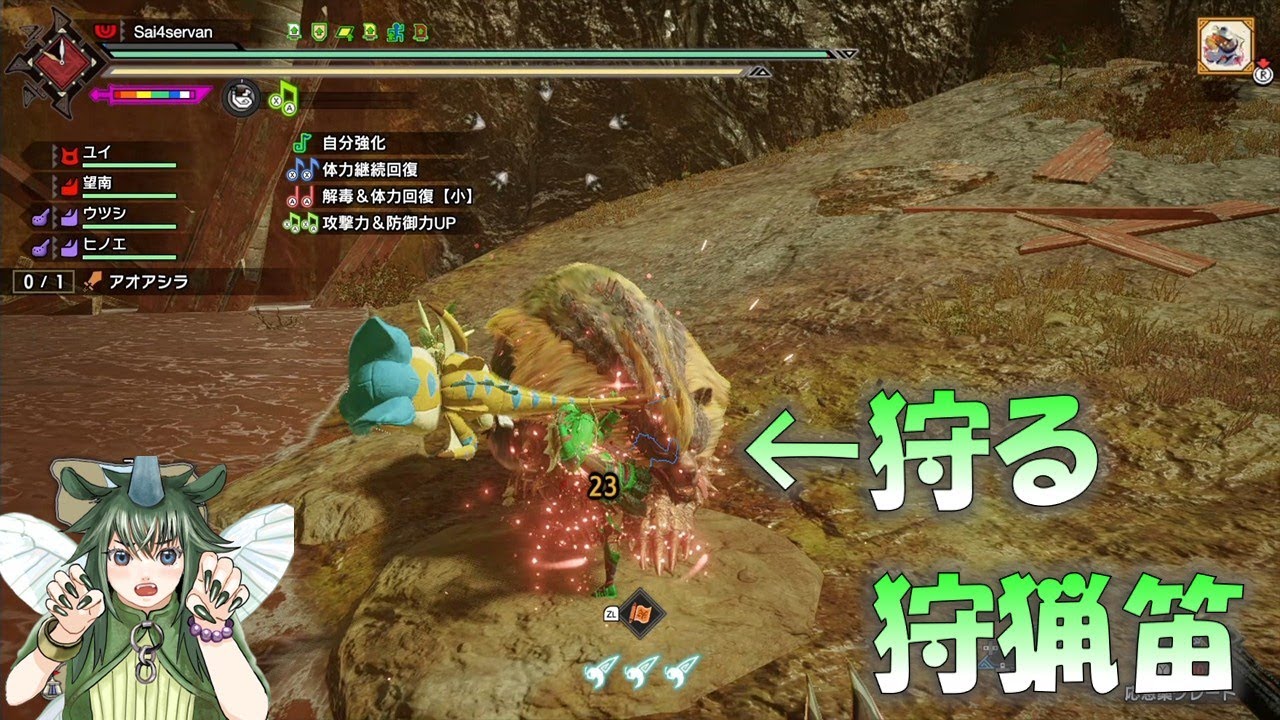Screen dimensions: 1280x720
Task: Click the magenta sword sharpness gauge
Action: coord(151,95)
